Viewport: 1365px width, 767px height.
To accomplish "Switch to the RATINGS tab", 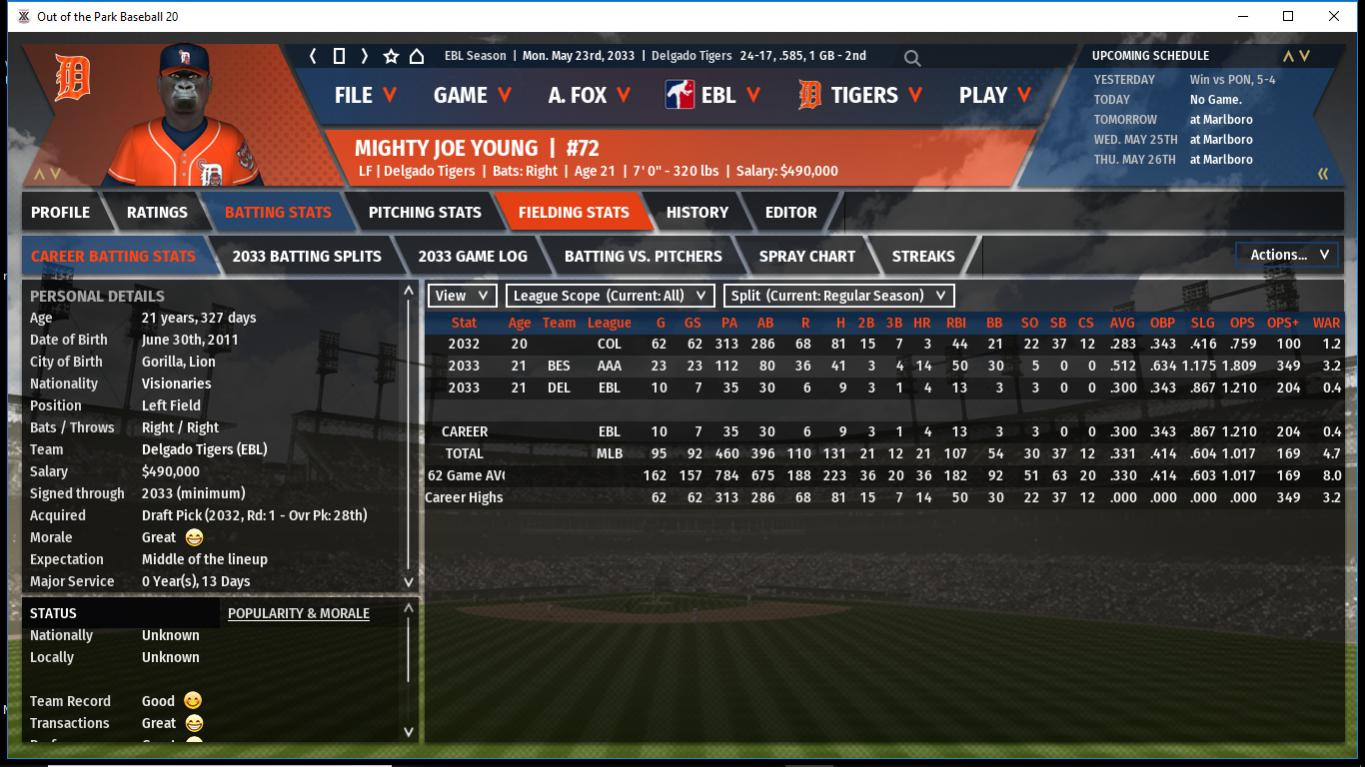I will click(157, 212).
